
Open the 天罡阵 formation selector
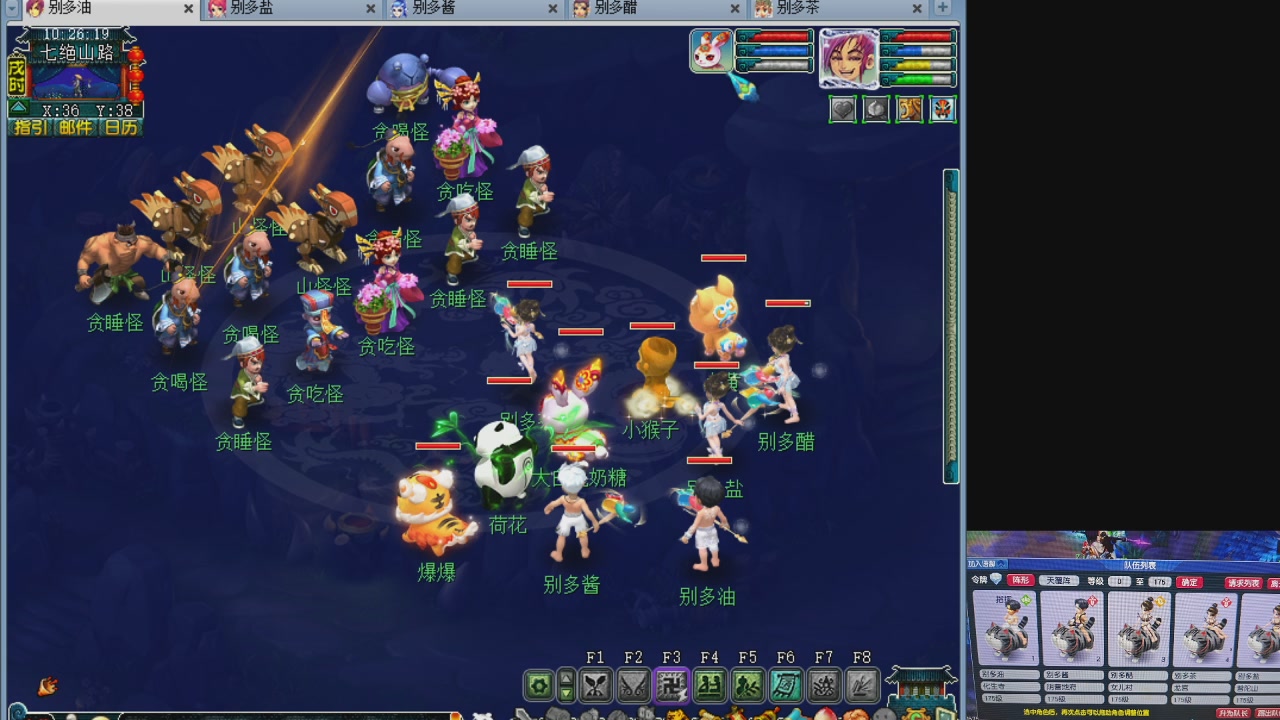[x=1058, y=581]
